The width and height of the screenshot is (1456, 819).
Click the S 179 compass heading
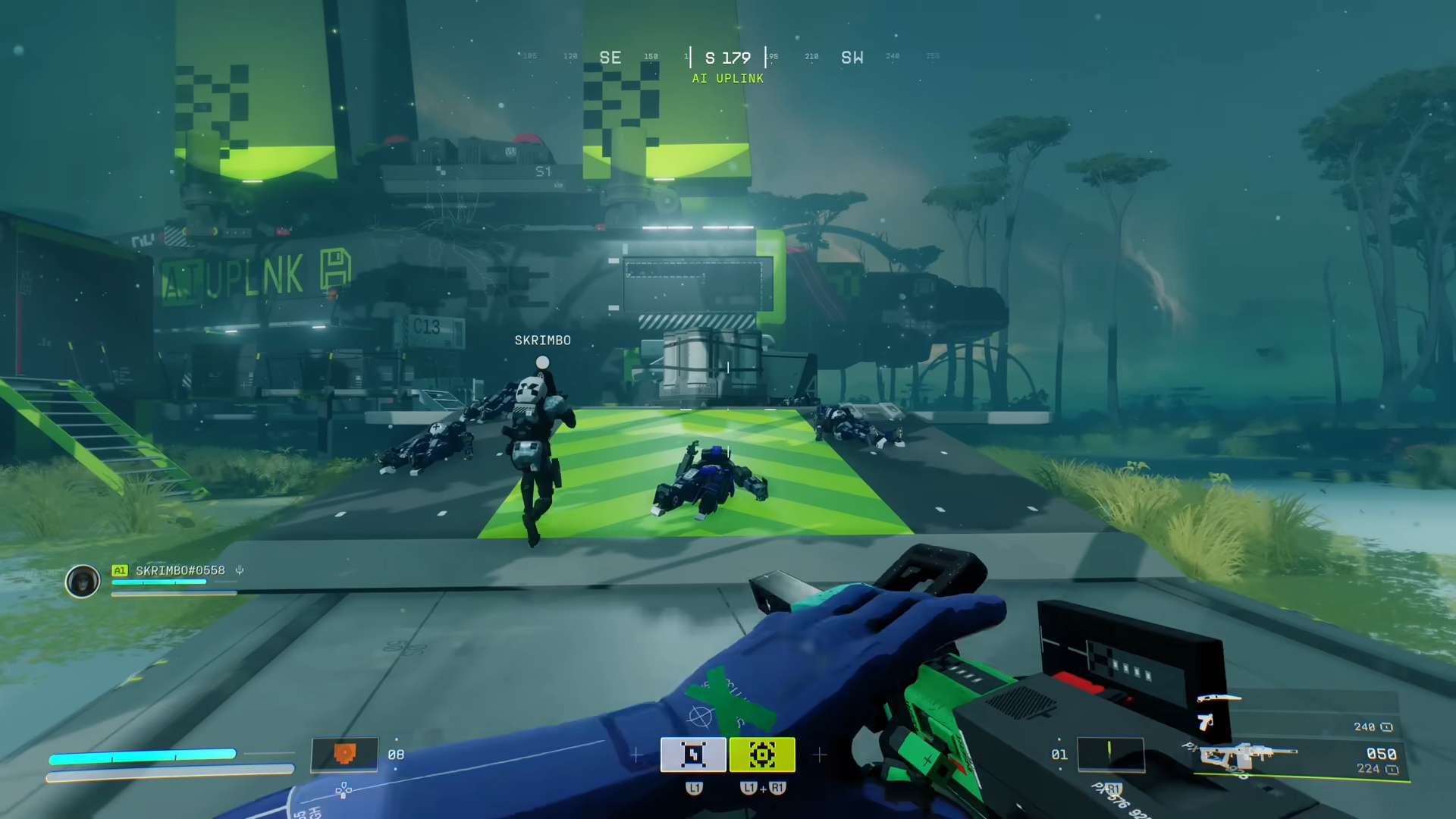[727, 58]
